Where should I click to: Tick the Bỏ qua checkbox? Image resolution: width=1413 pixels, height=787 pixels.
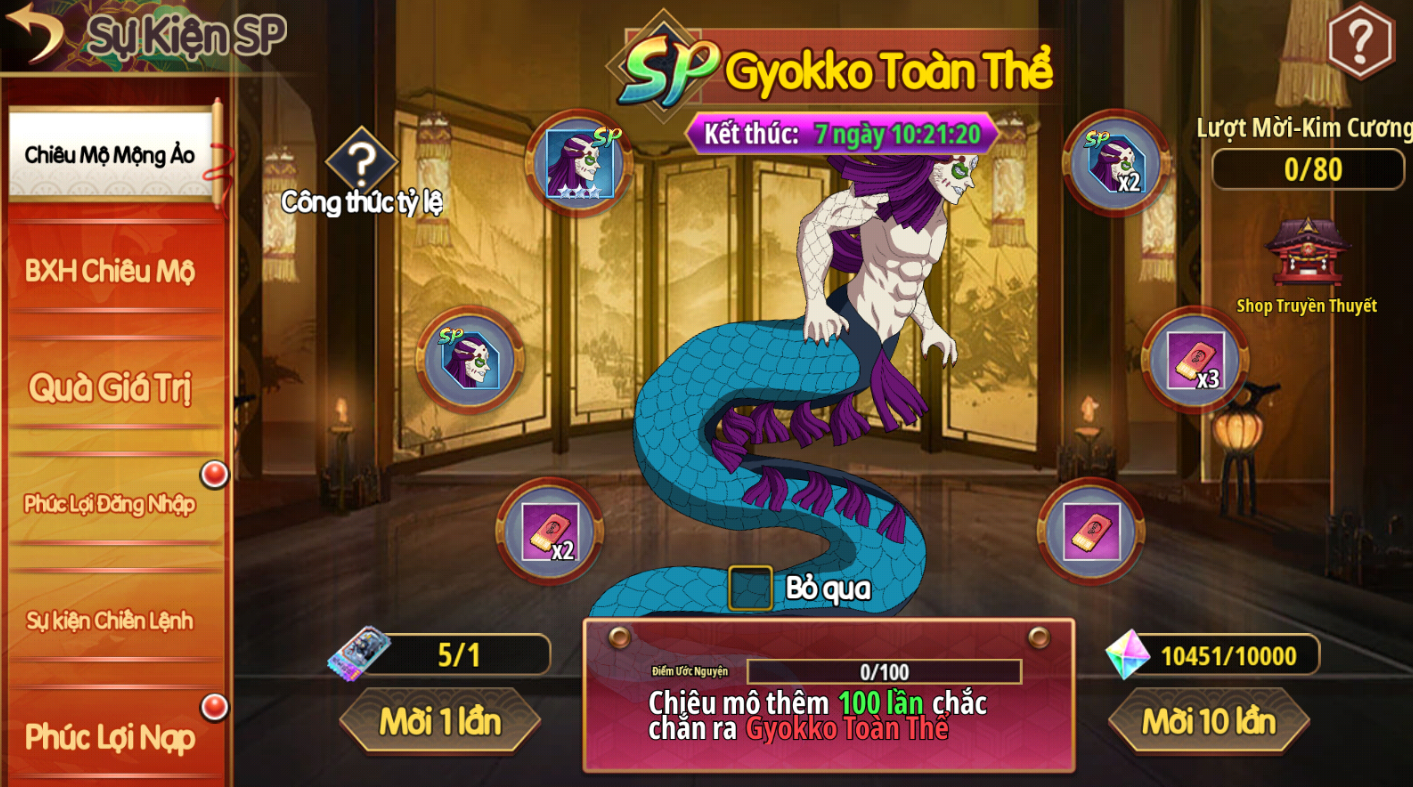click(x=750, y=588)
